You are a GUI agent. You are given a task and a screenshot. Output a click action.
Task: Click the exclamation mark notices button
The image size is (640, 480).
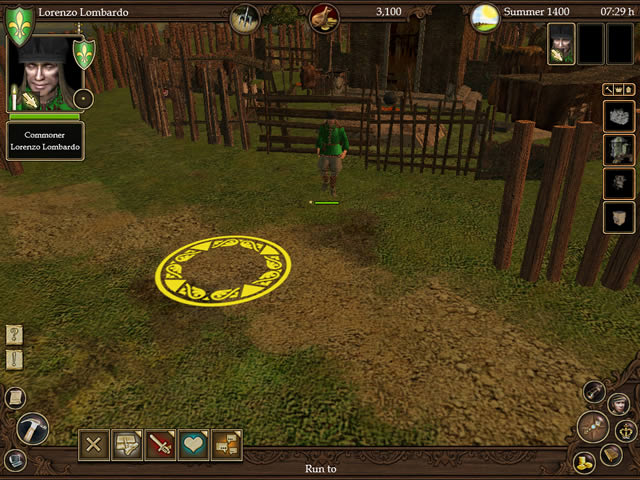pyautogui.click(x=14, y=359)
